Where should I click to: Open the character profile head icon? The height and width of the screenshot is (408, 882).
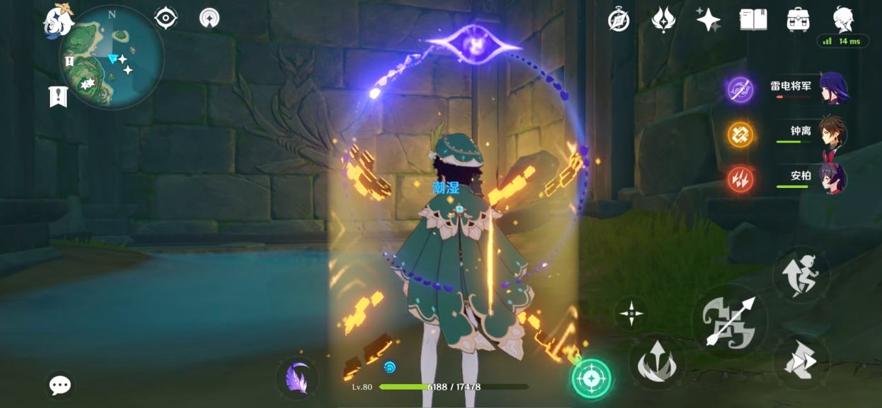pos(843,18)
